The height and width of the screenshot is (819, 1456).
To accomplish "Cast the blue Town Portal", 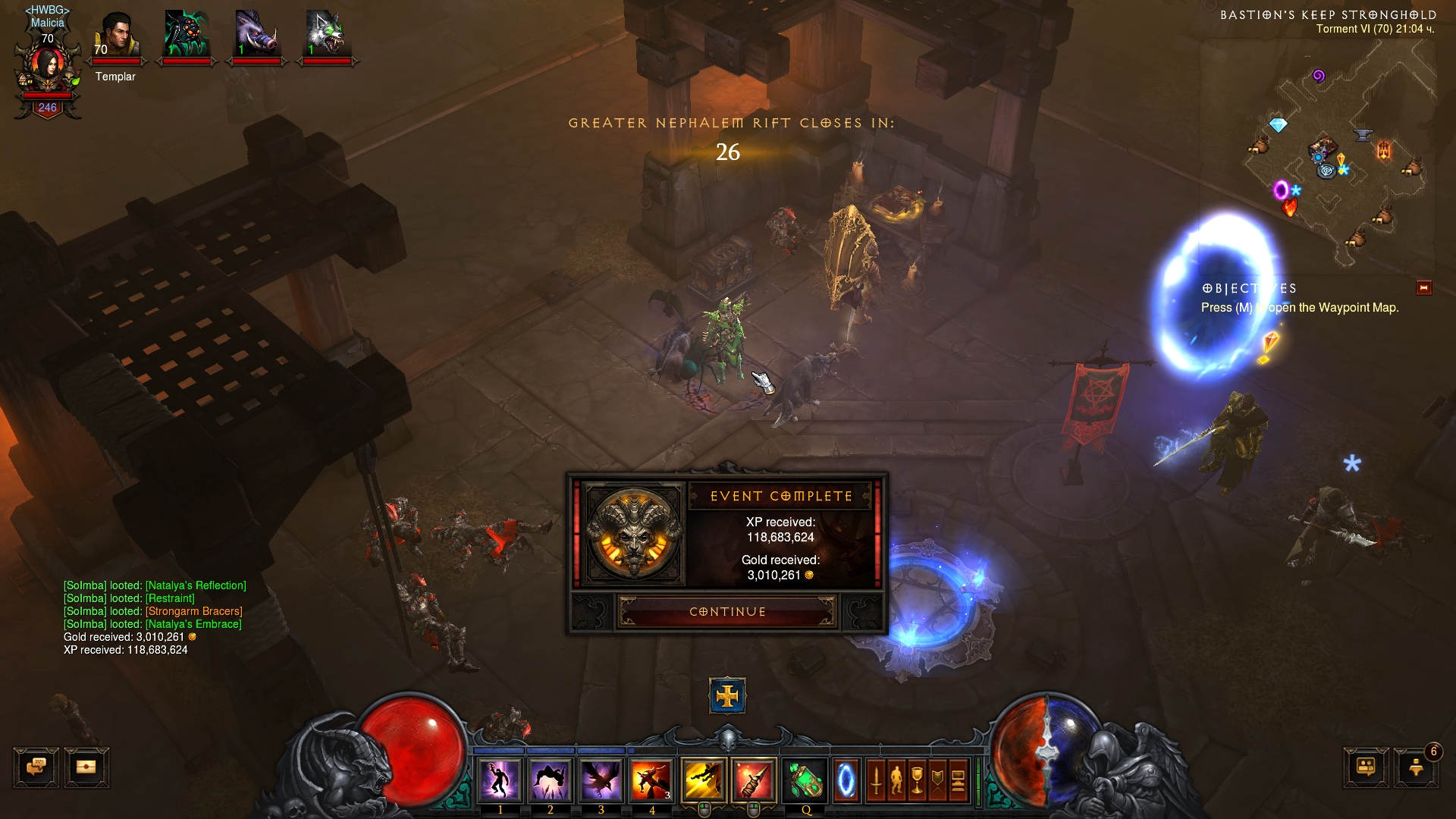I will (x=846, y=780).
